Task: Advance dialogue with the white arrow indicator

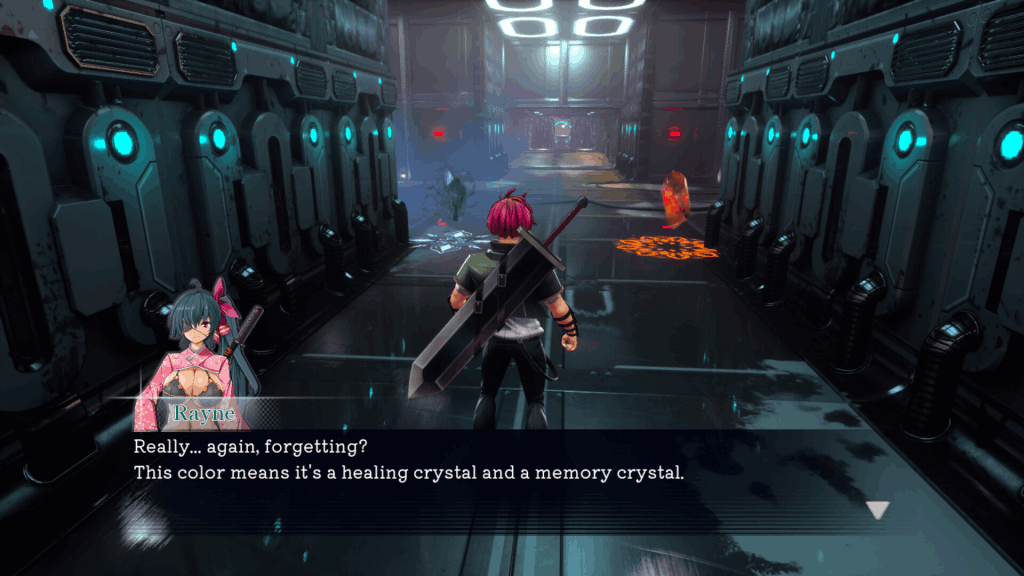Action: pyautogui.click(x=877, y=510)
